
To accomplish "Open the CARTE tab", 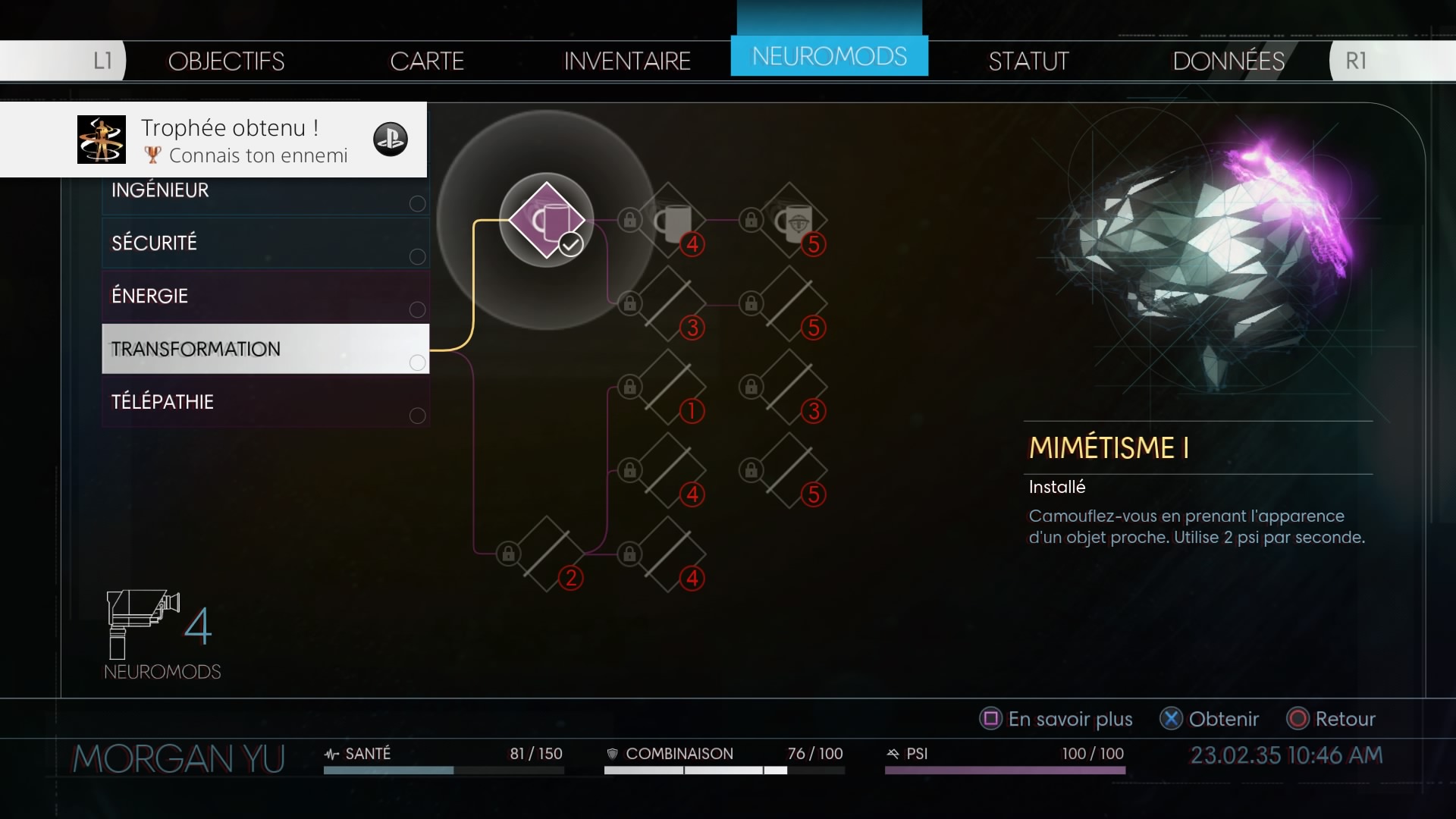I will pyautogui.click(x=427, y=61).
